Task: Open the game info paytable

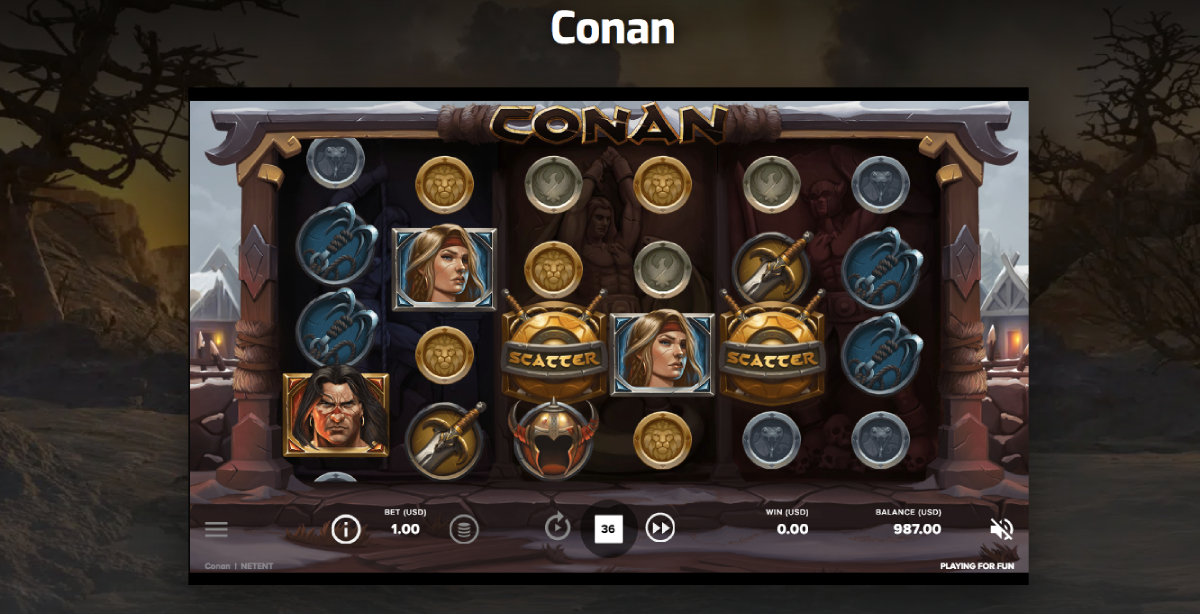Action: tap(346, 529)
